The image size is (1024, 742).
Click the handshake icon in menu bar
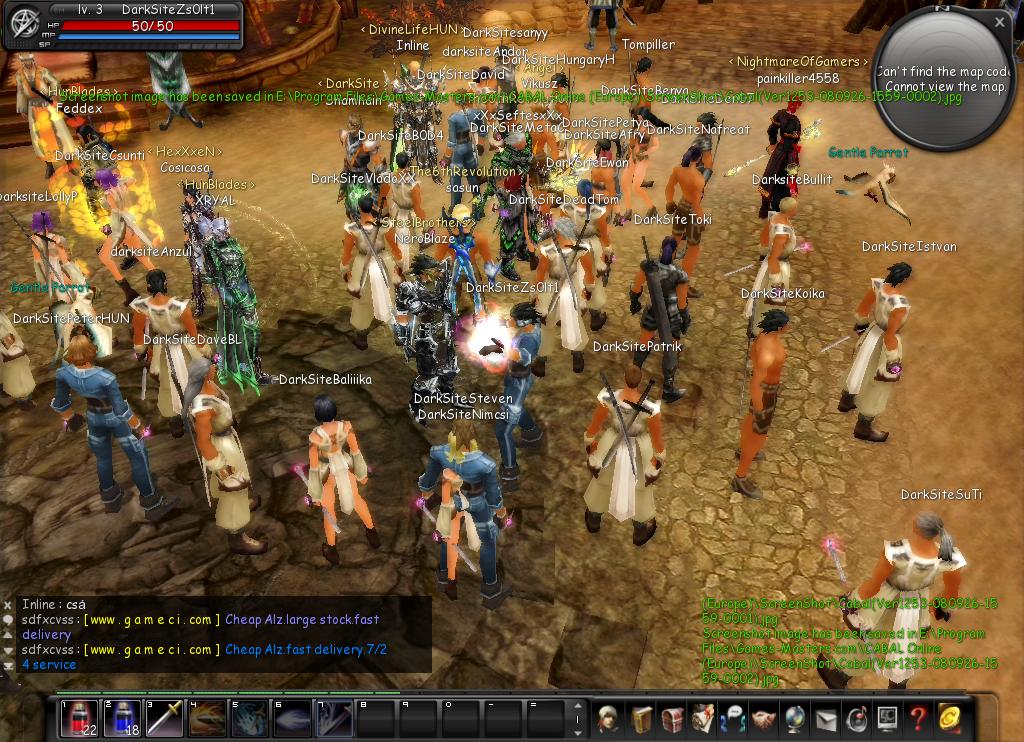point(764,718)
